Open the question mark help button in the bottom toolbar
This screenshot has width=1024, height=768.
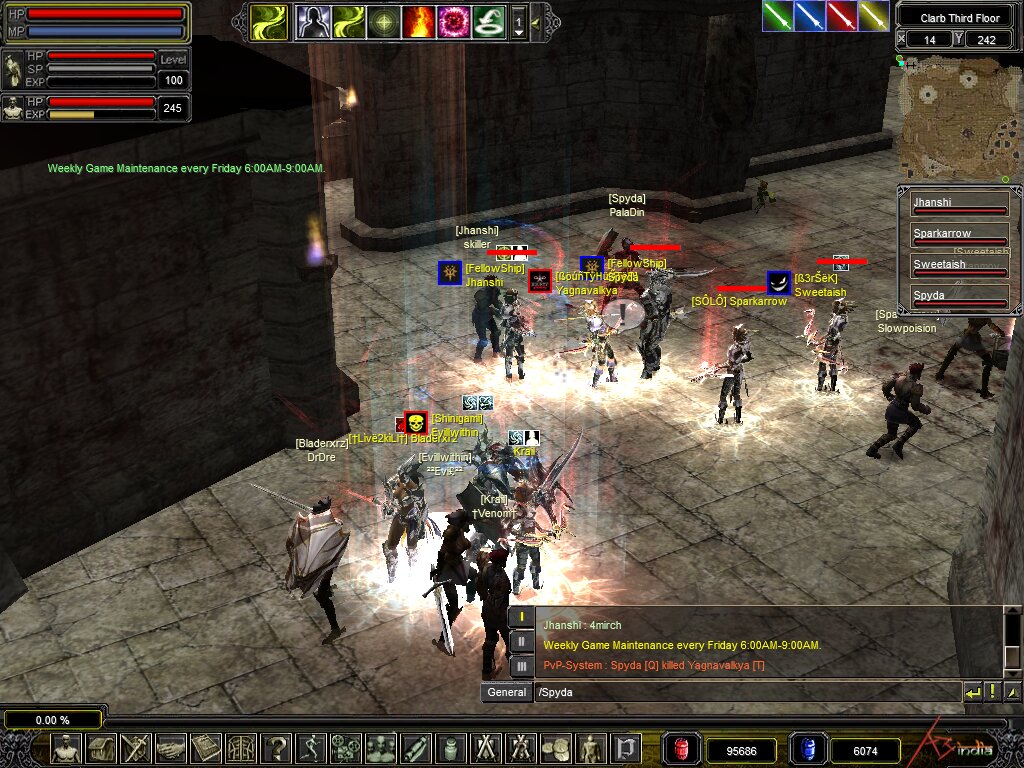[x=278, y=748]
